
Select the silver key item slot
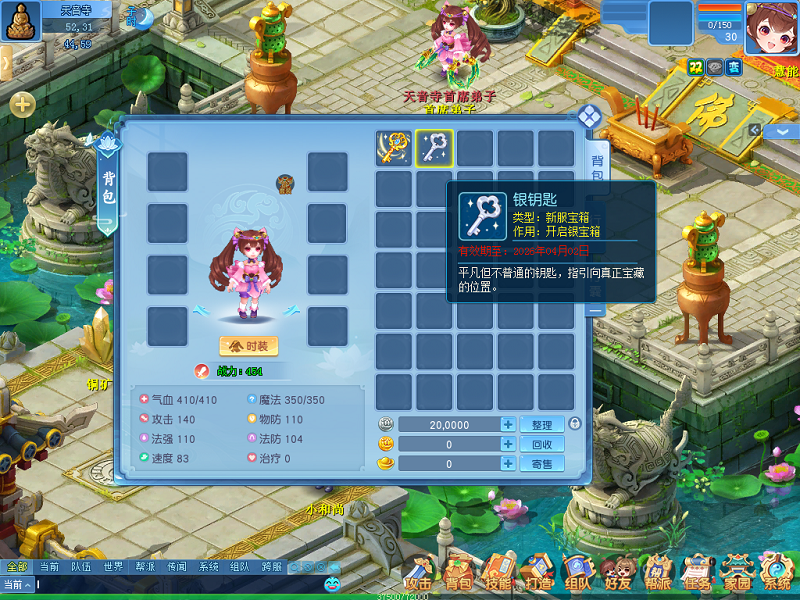435,148
